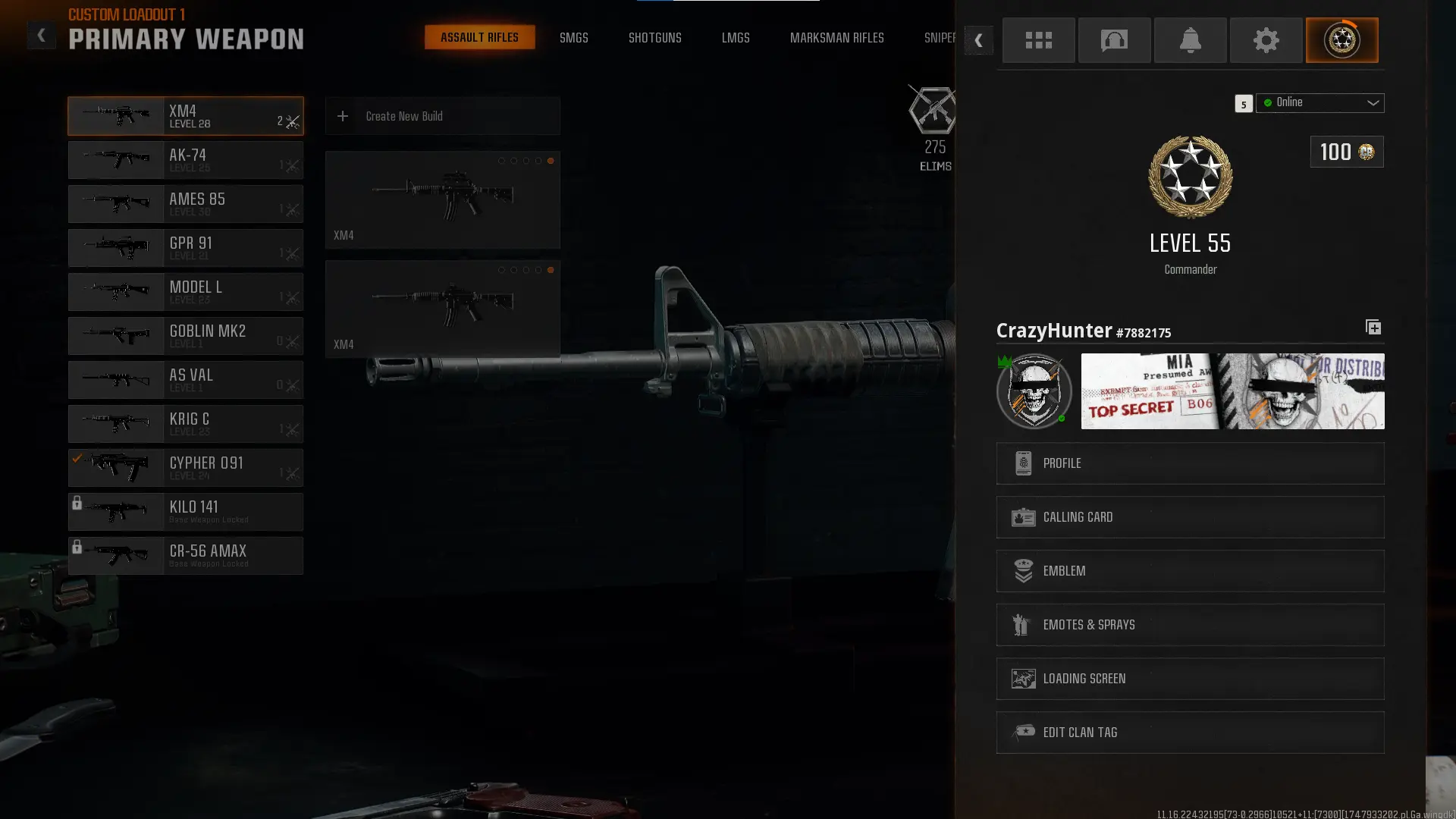
Task: Click the Emblem icon in the profile list
Action: coord(1024,571)
